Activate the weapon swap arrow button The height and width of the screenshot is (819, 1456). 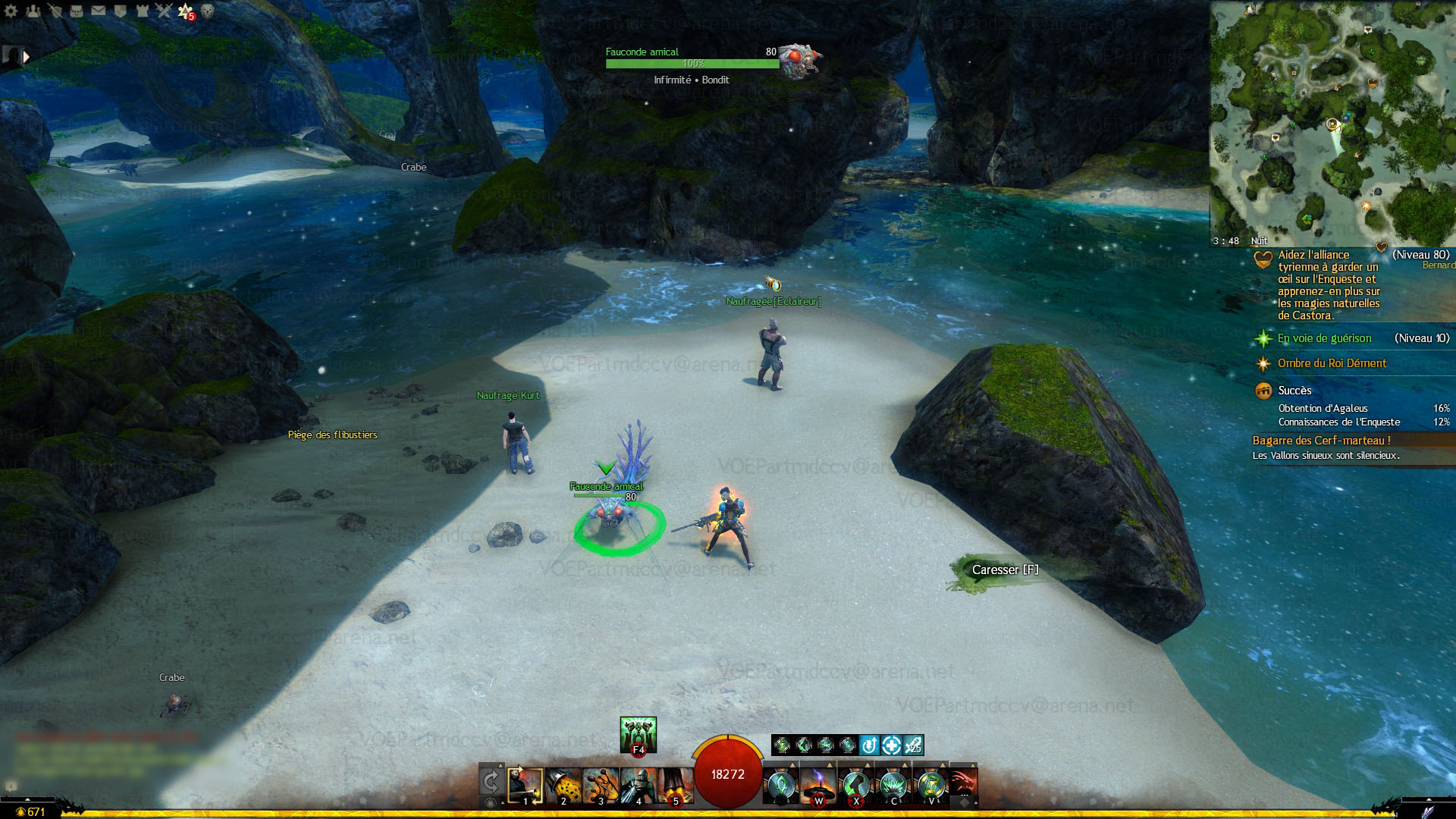[x=491, y=783]
